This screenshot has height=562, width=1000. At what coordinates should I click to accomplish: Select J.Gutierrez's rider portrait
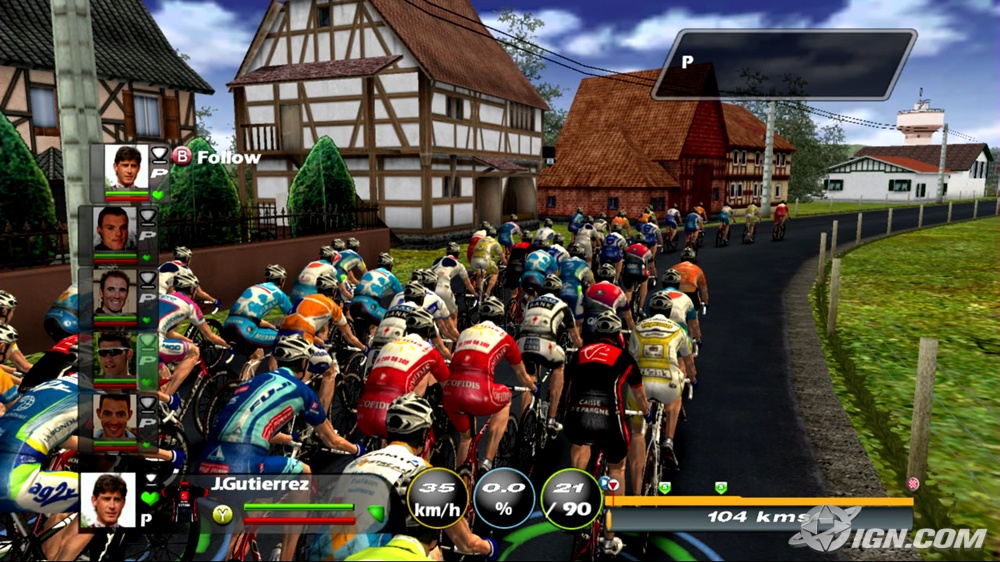click(x=107, y=498)
